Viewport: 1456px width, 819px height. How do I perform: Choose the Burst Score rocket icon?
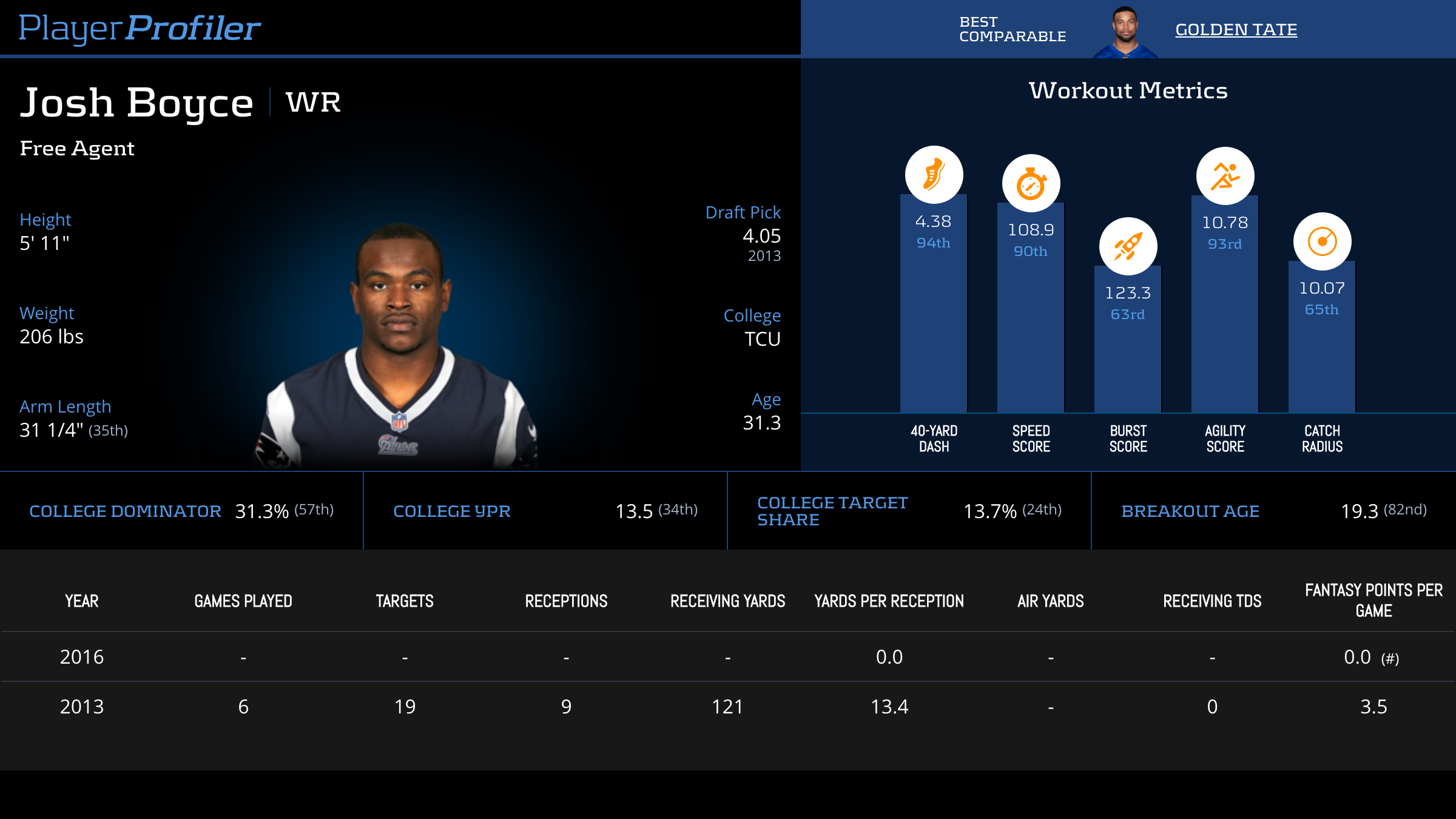[1128, 246]
